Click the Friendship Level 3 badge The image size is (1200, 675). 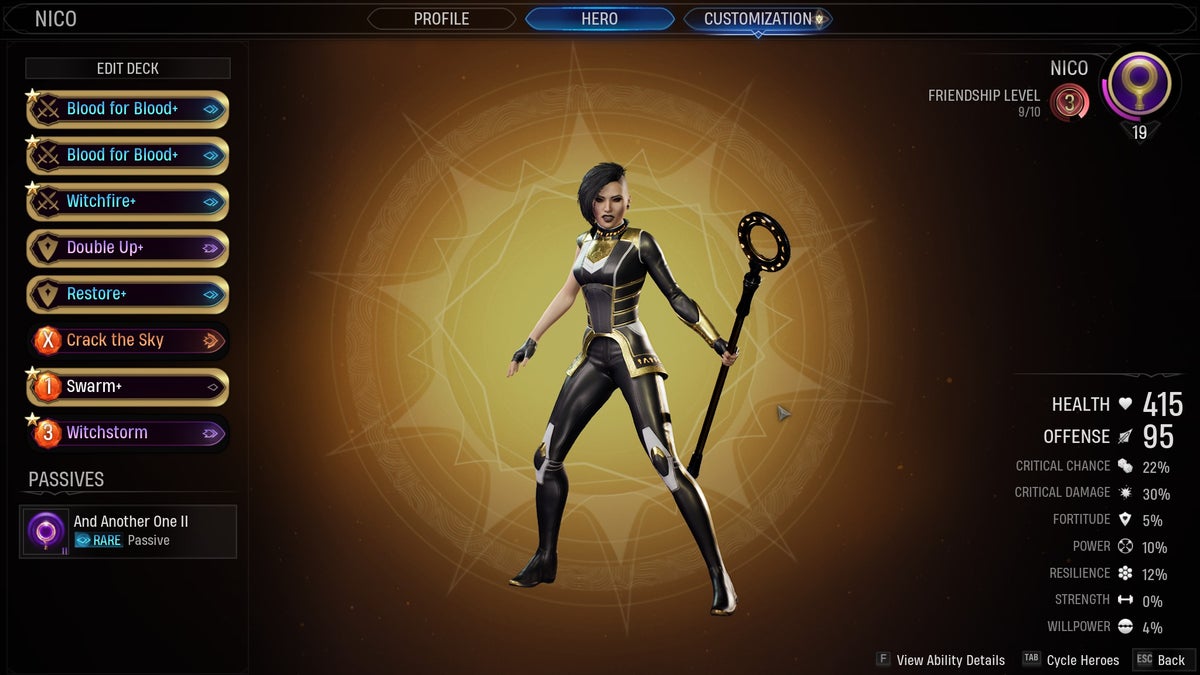[x=1070, y=102]
